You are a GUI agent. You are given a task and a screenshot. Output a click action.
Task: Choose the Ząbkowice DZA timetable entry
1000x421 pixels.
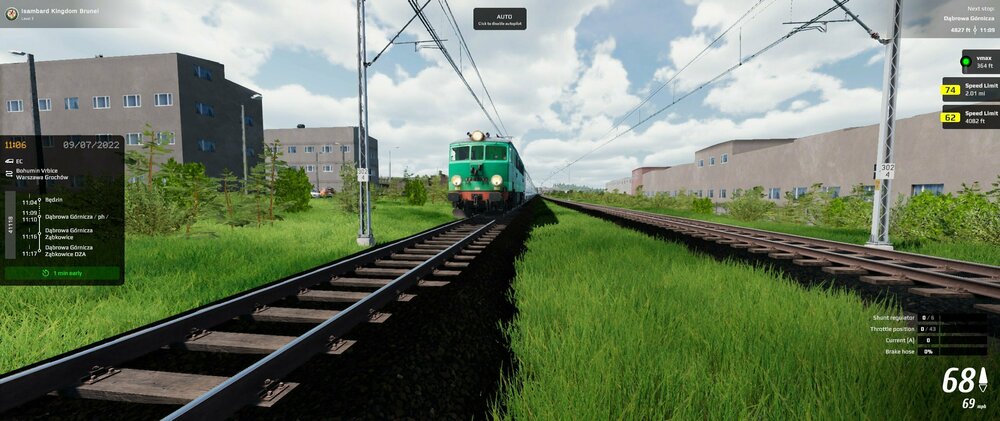[x=68, y=250]
